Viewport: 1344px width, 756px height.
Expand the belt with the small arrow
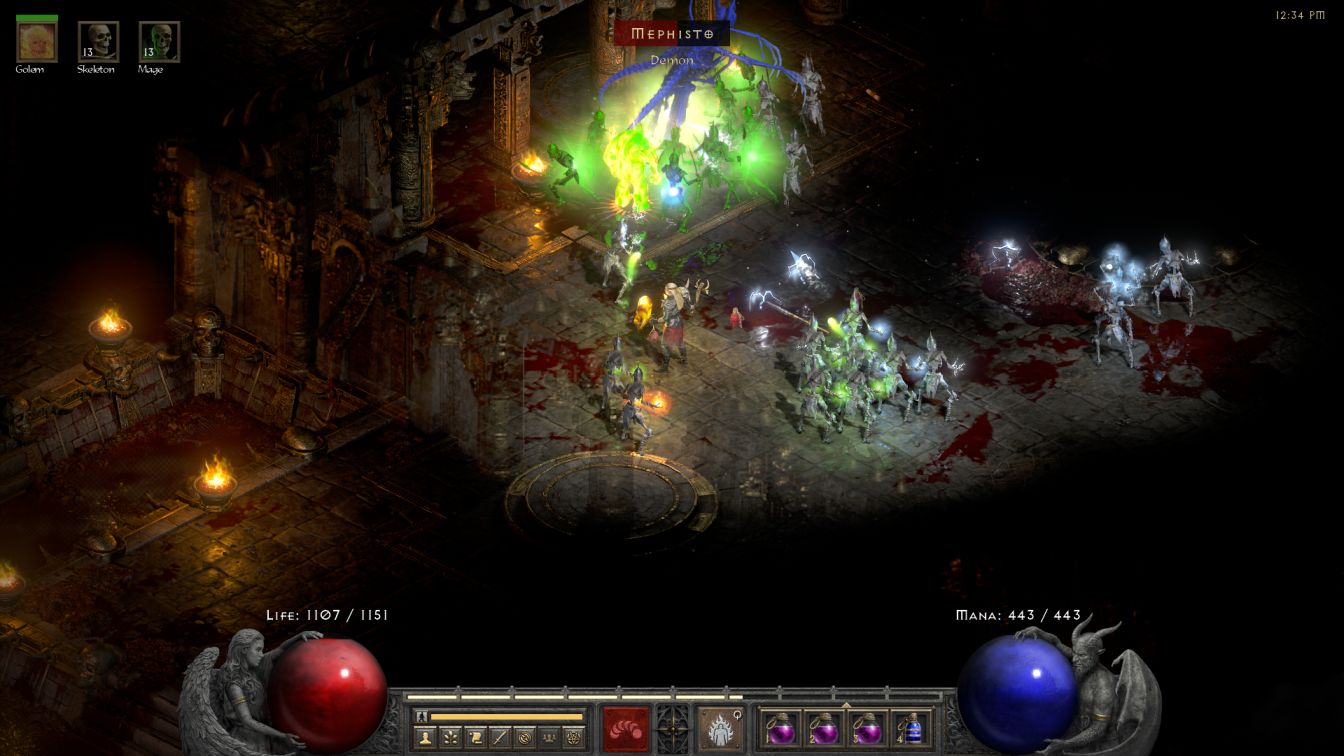pyautogui.click(x=846, y=705)
